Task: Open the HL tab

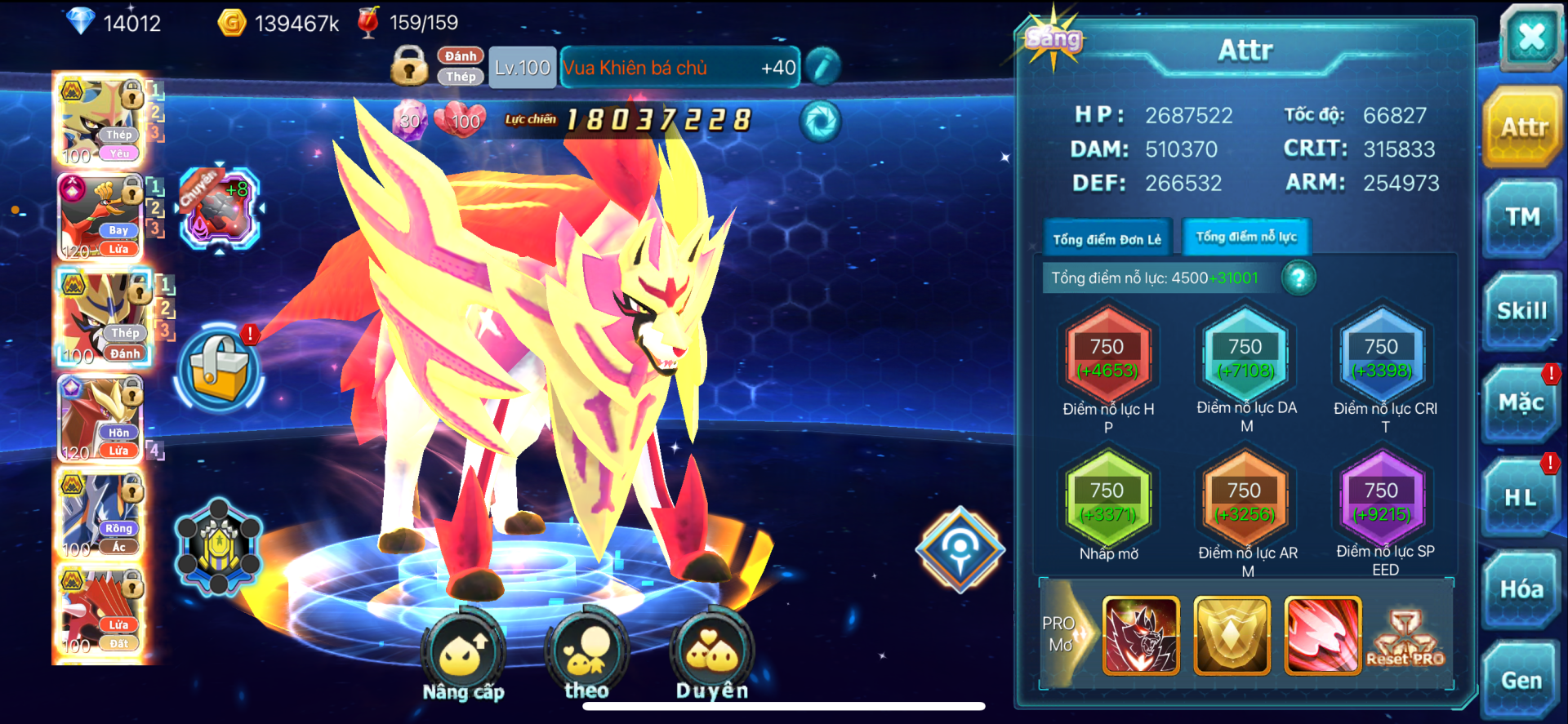Action: click(x=1521, y=497)
